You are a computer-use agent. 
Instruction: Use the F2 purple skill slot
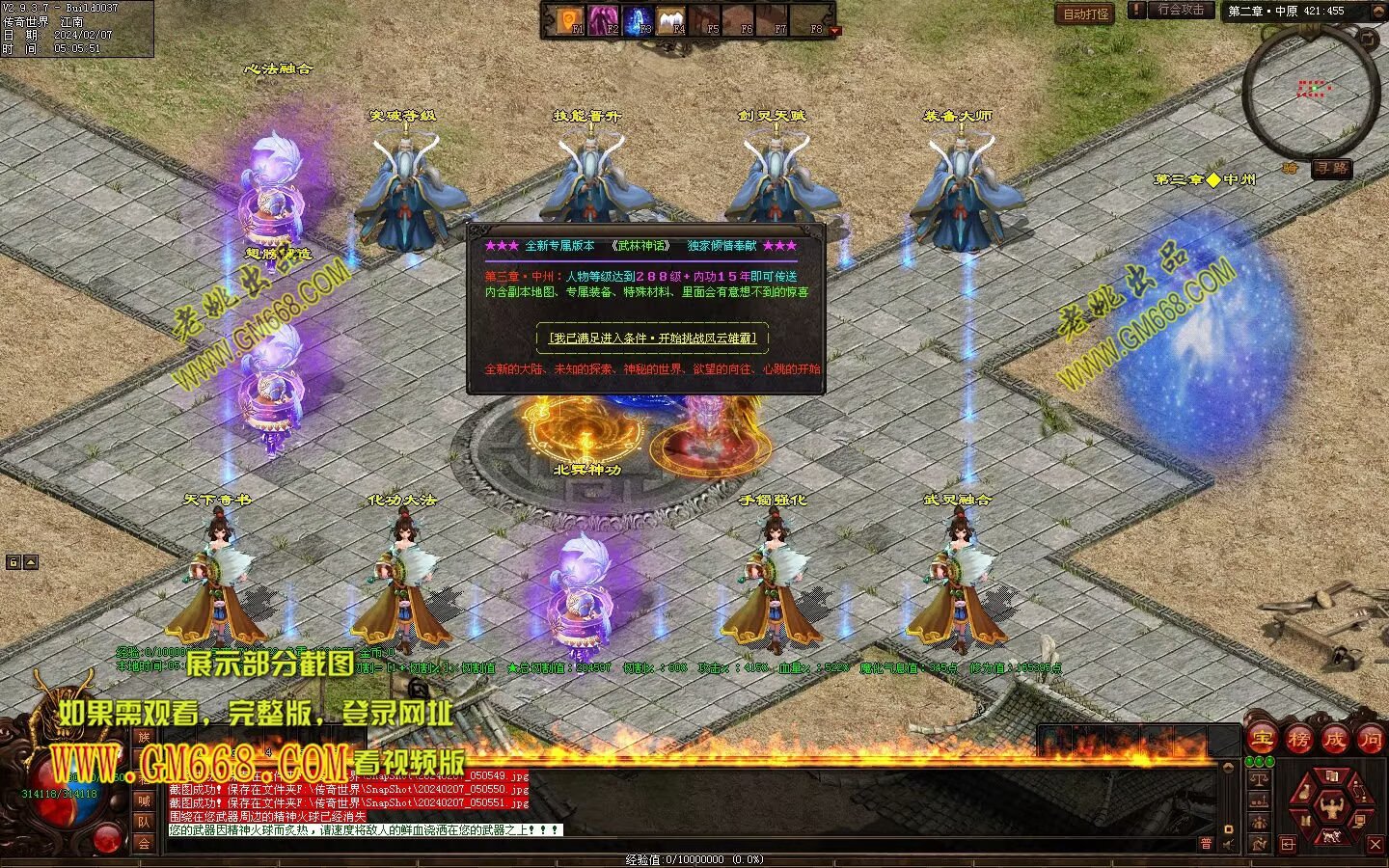tap(604, 18)
